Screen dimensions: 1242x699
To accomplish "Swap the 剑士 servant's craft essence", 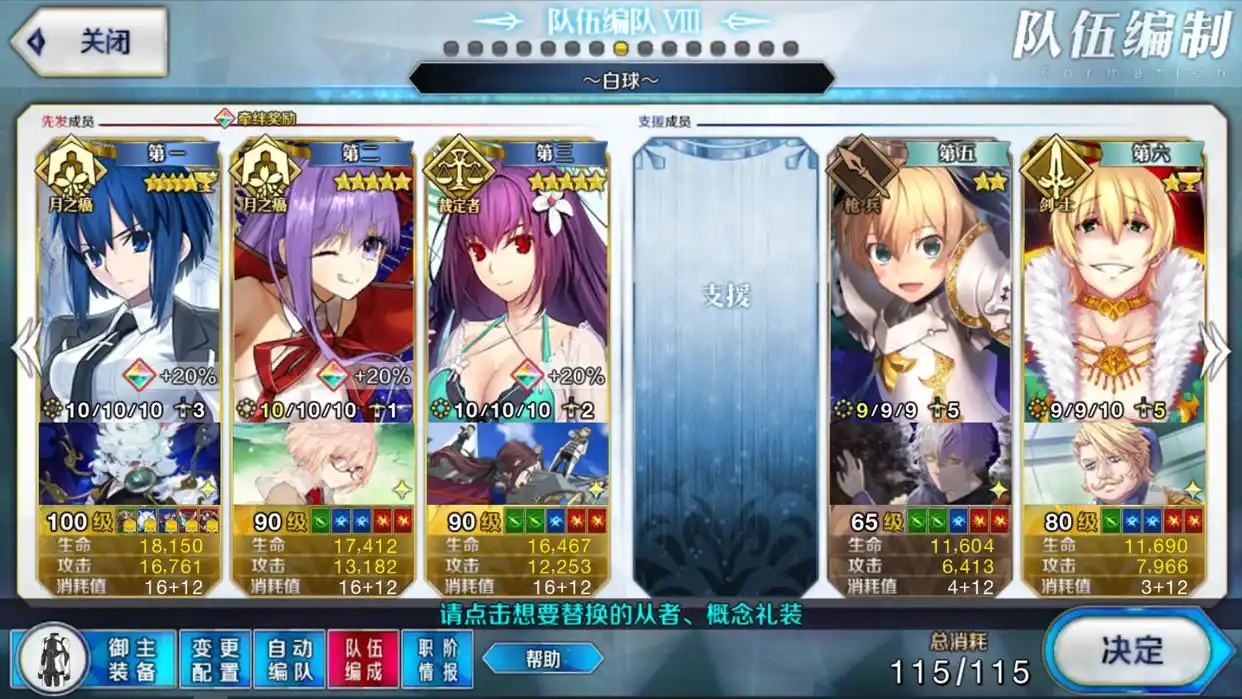I will coord(1114,464).
